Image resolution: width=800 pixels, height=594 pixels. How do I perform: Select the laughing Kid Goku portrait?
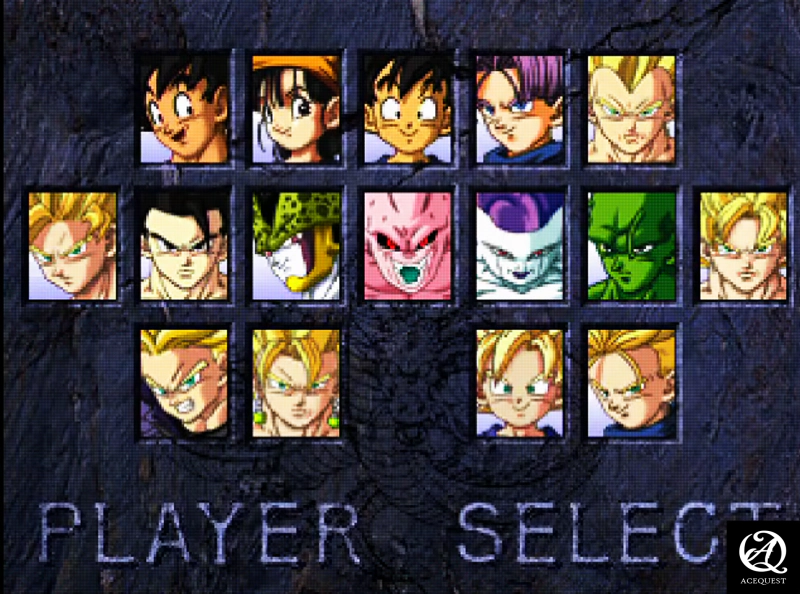[x=183, y=109]
